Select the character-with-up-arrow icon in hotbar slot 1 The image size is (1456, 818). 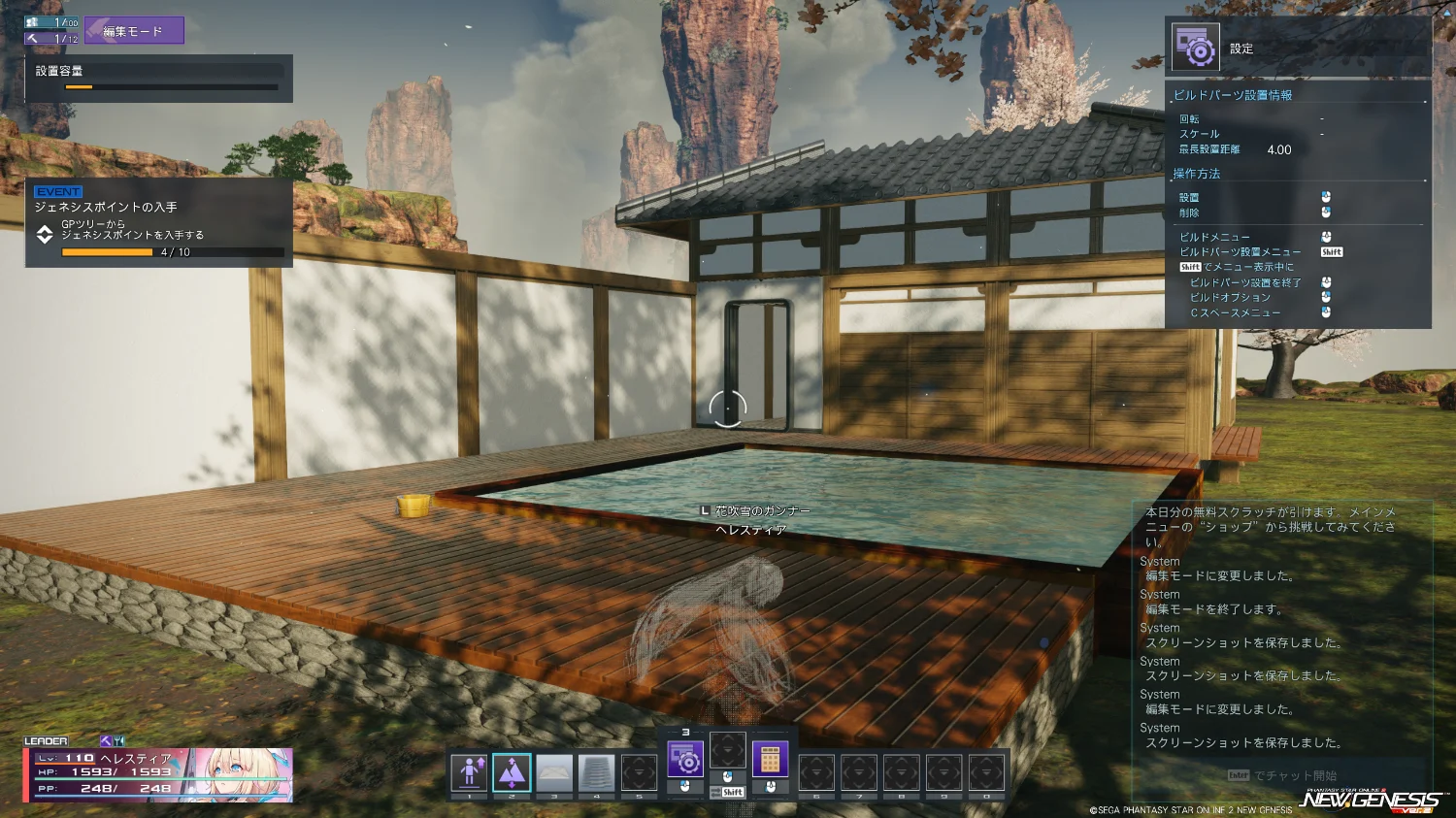point(469,772)
